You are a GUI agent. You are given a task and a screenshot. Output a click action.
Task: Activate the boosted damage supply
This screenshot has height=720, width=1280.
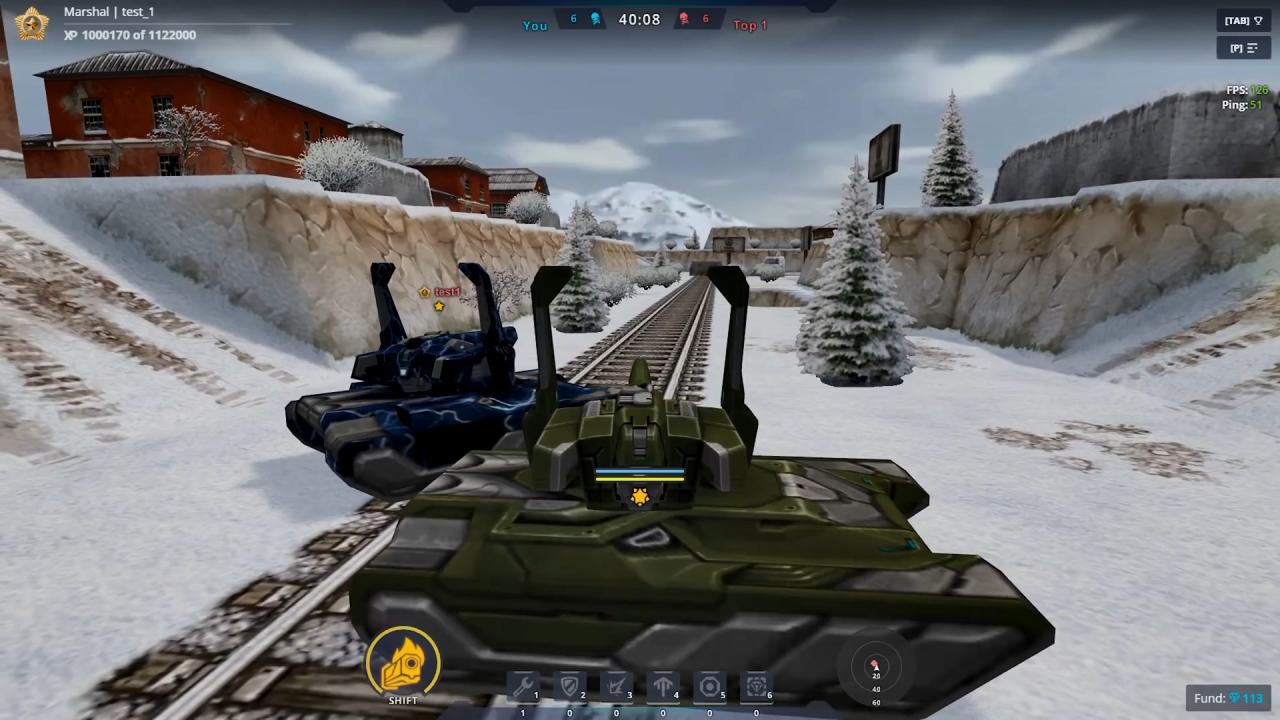pyautogui.click(x=616, y=687)
